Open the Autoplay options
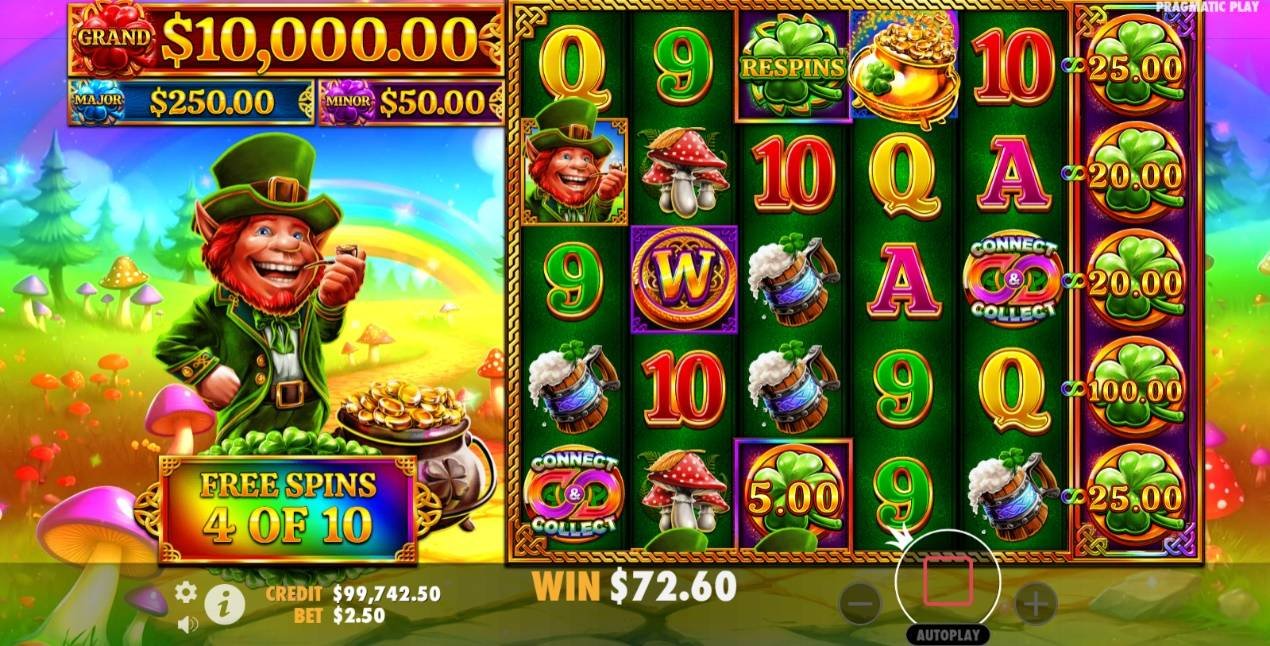The image size is (1270, 646). (x=948, y=635)
